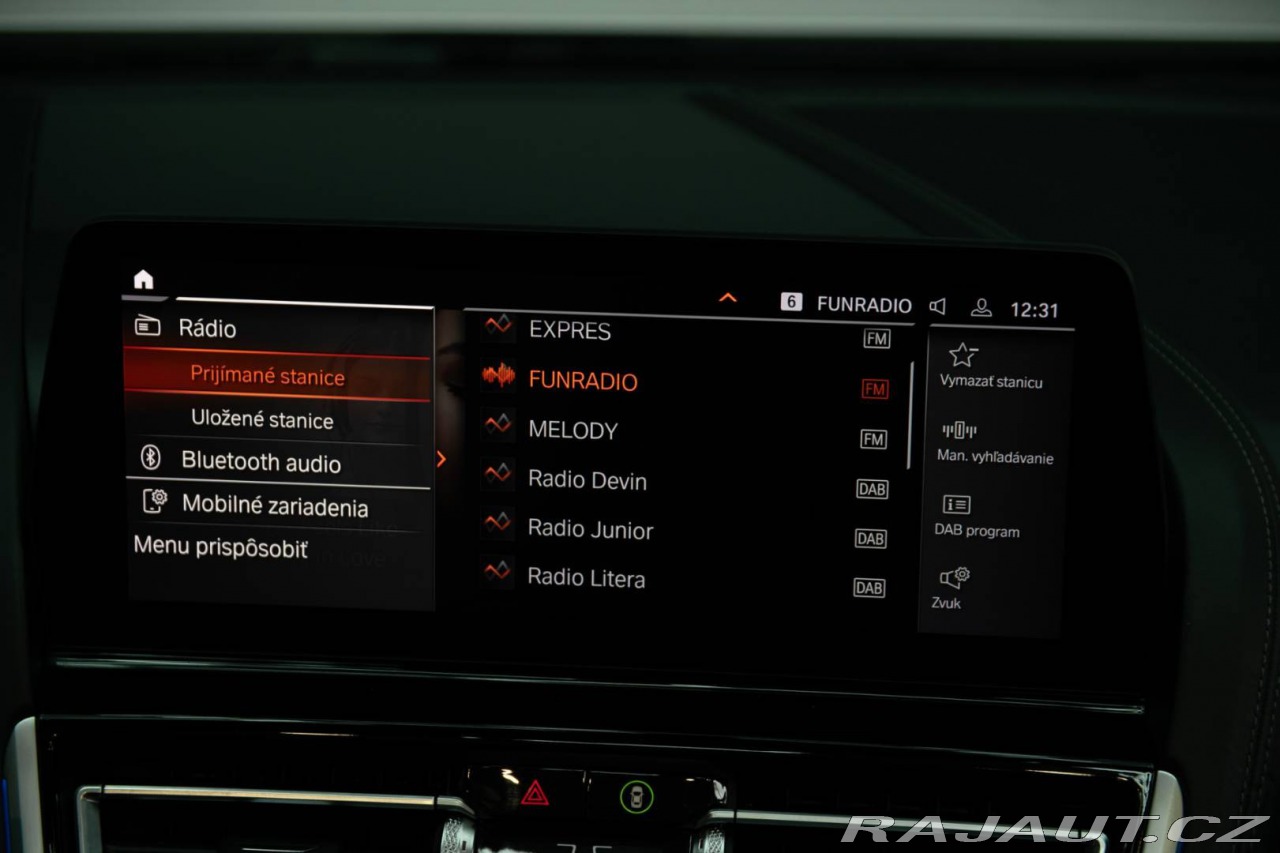Tune to the MELODY station
This screenshot has height=853, width=1280.
click(x=572, y=430)
